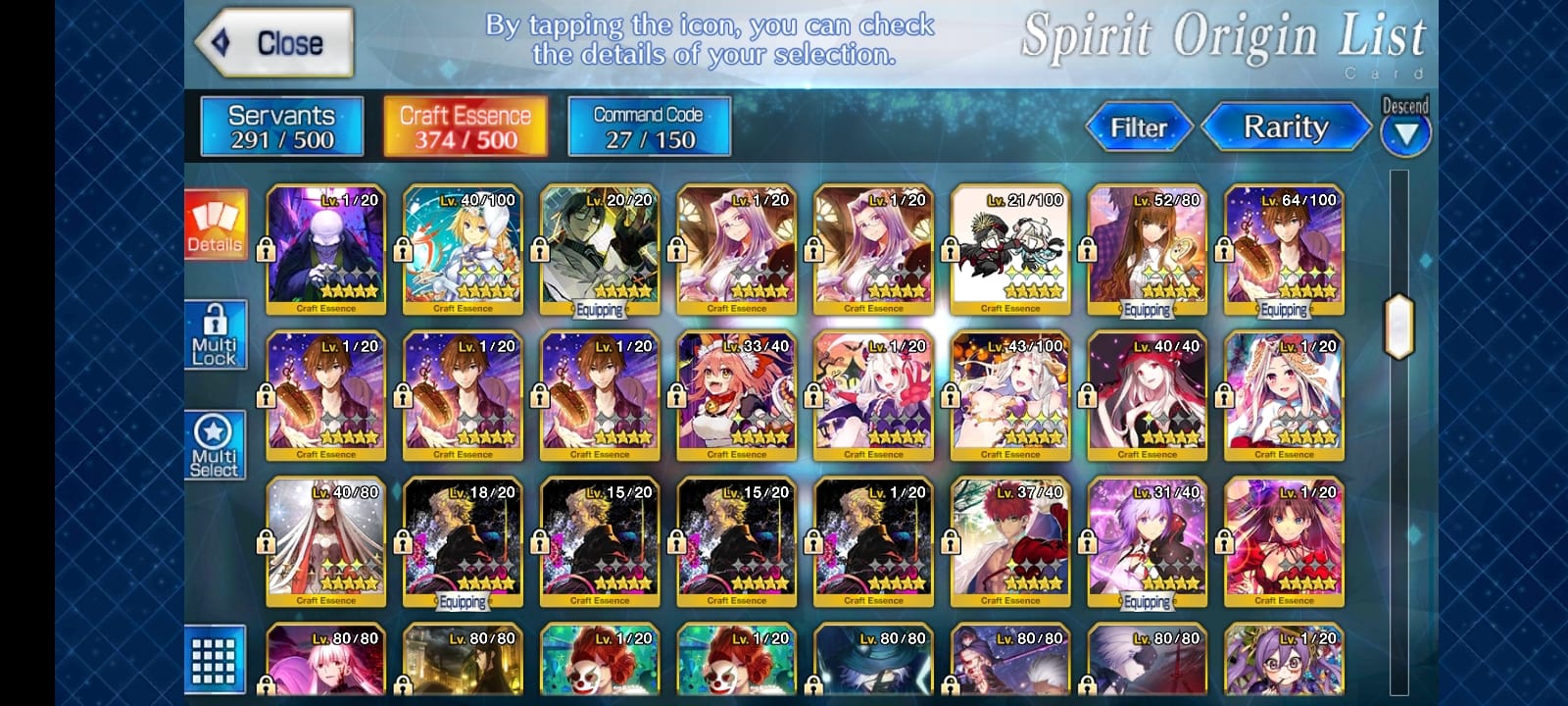This screenshot has height=706, width=1568.
Task: Open the Filter options
Action: (x=1138, y=127)
